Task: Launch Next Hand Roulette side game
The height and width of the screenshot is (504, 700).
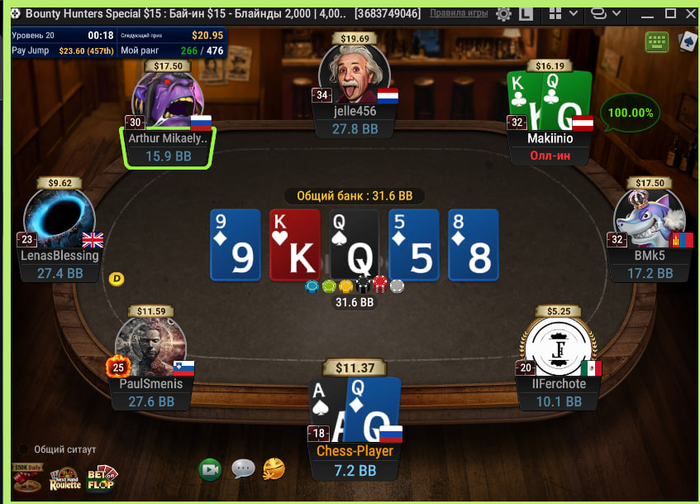Action: (x=65, y=480)
